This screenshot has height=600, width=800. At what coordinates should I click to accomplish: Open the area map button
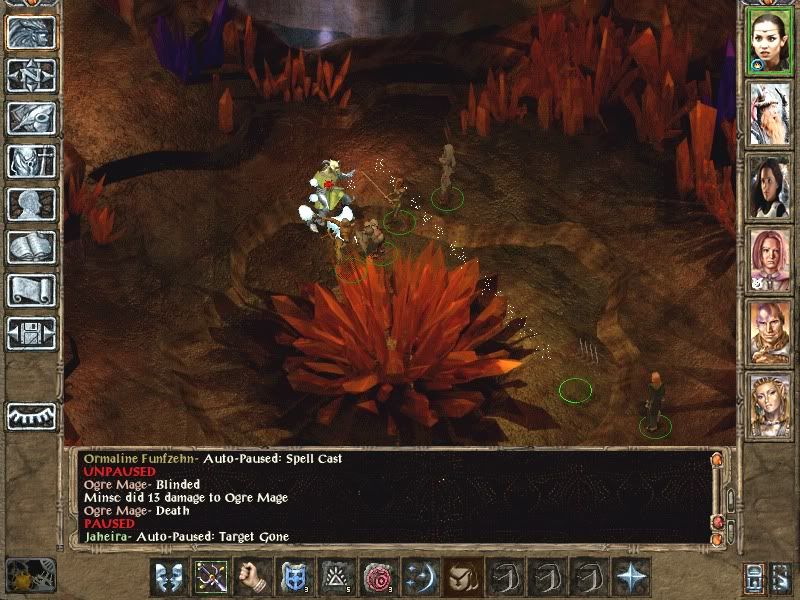(x=31, y=75)
